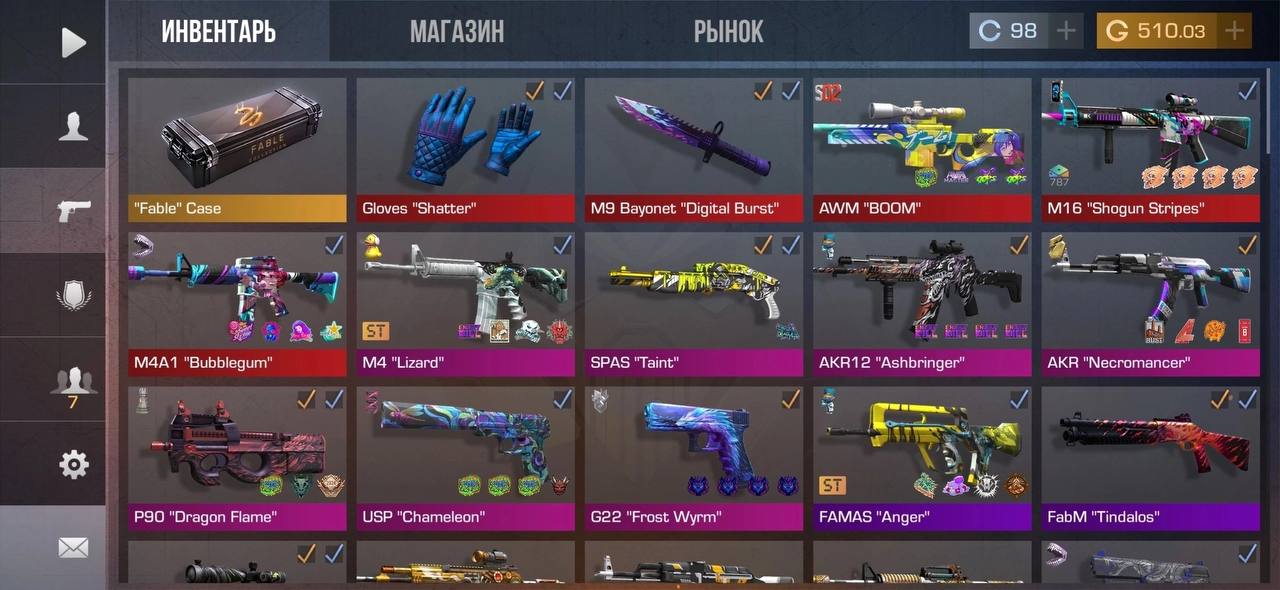Image resolution: width=1280 pixels, height=590 pixels.
Task: Select the Инвентарь tab
Action: [x=218, y=32]
